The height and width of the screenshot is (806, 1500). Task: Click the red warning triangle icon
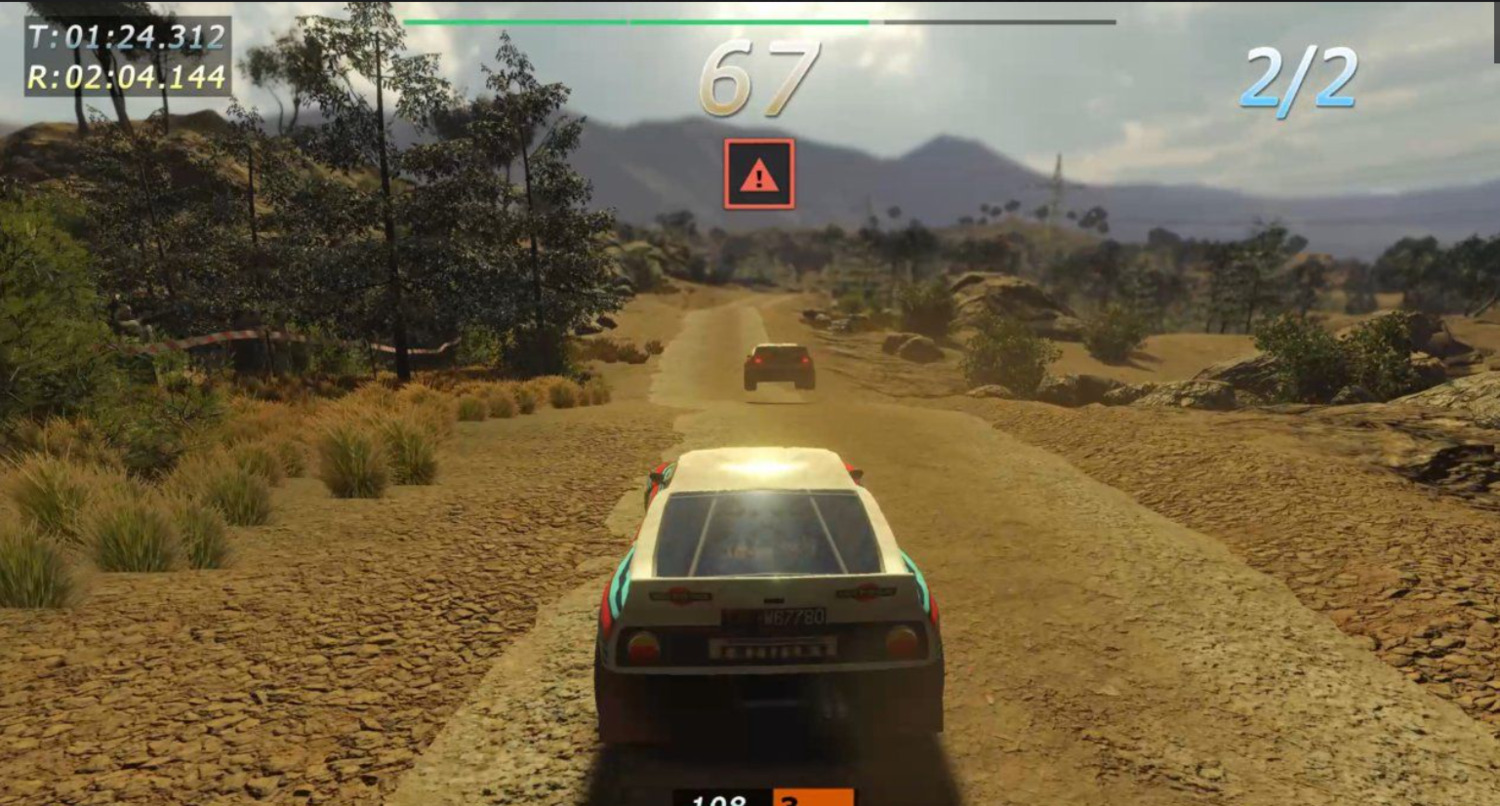click(x=759, y=174)
